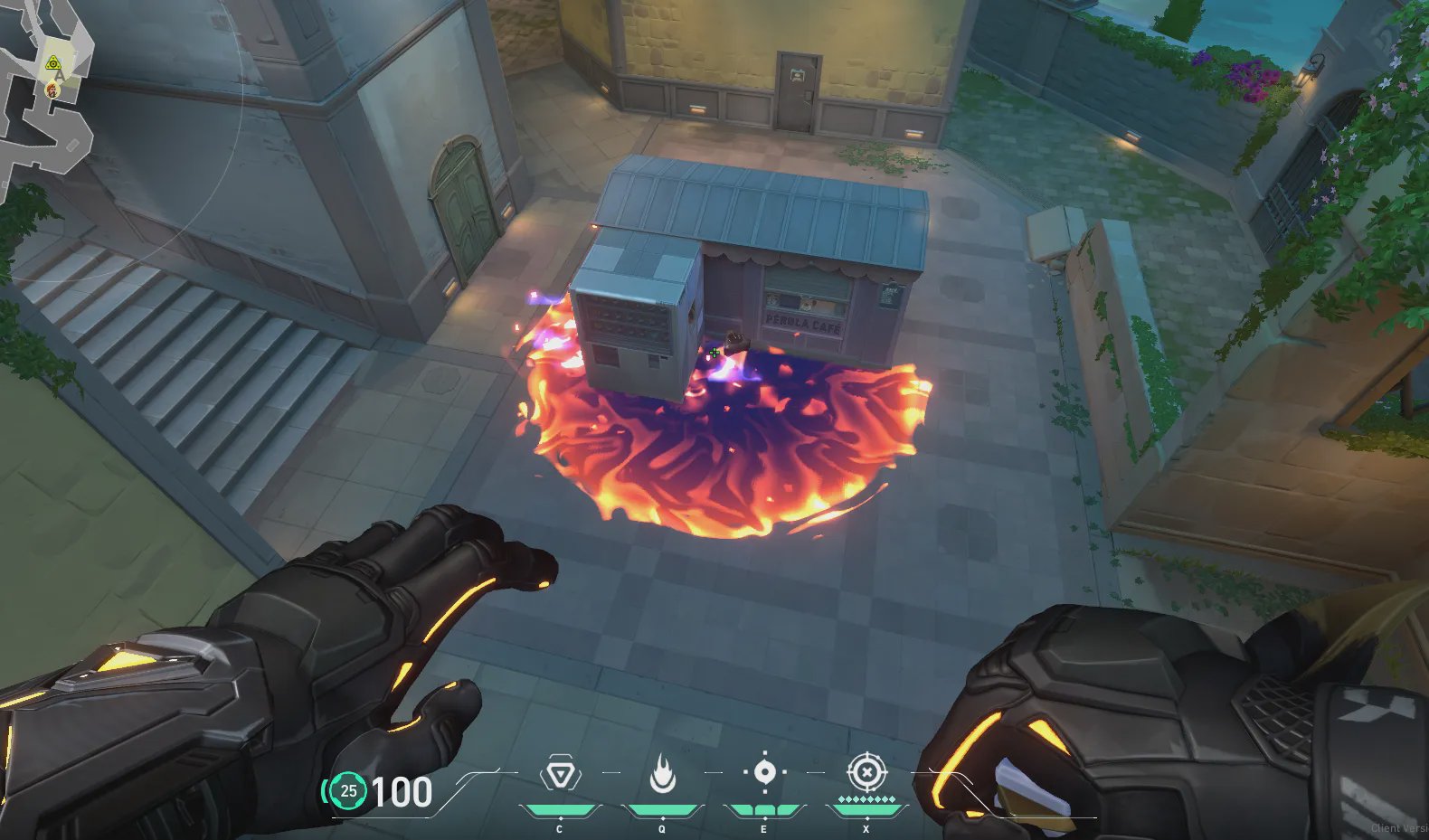Select the Stim Beacon ability icon
The height and width of the screenshot is (840, 1429).
(x=560, y=775)
